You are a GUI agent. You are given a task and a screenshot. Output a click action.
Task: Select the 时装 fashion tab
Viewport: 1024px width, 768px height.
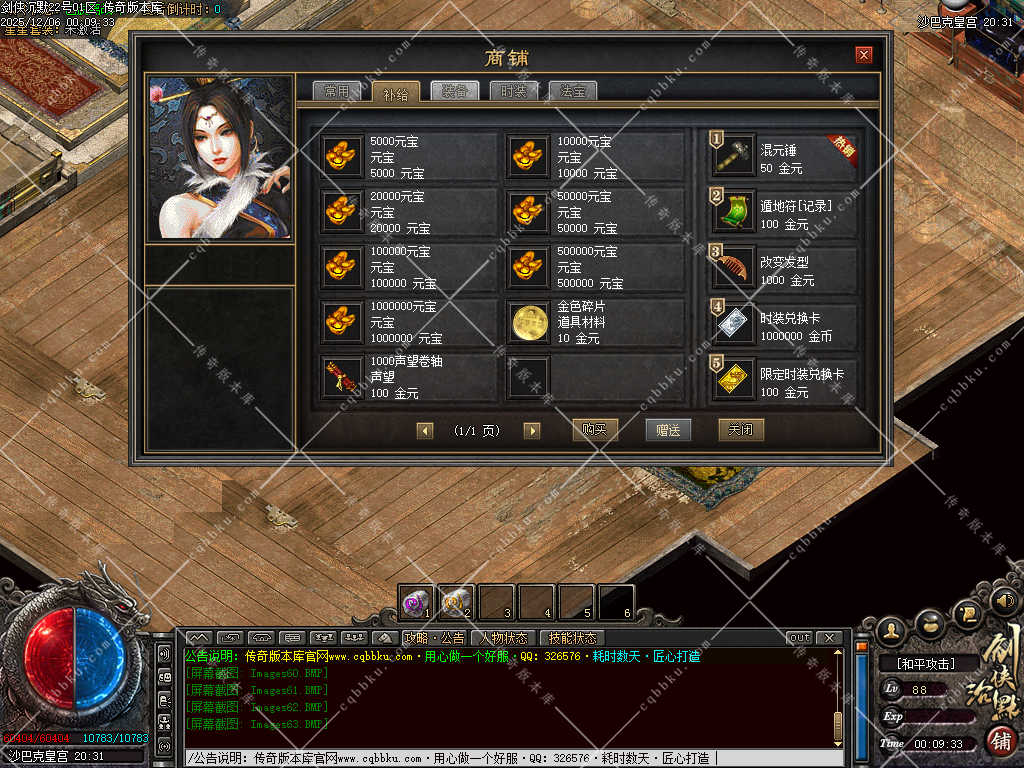pos(514,91)
